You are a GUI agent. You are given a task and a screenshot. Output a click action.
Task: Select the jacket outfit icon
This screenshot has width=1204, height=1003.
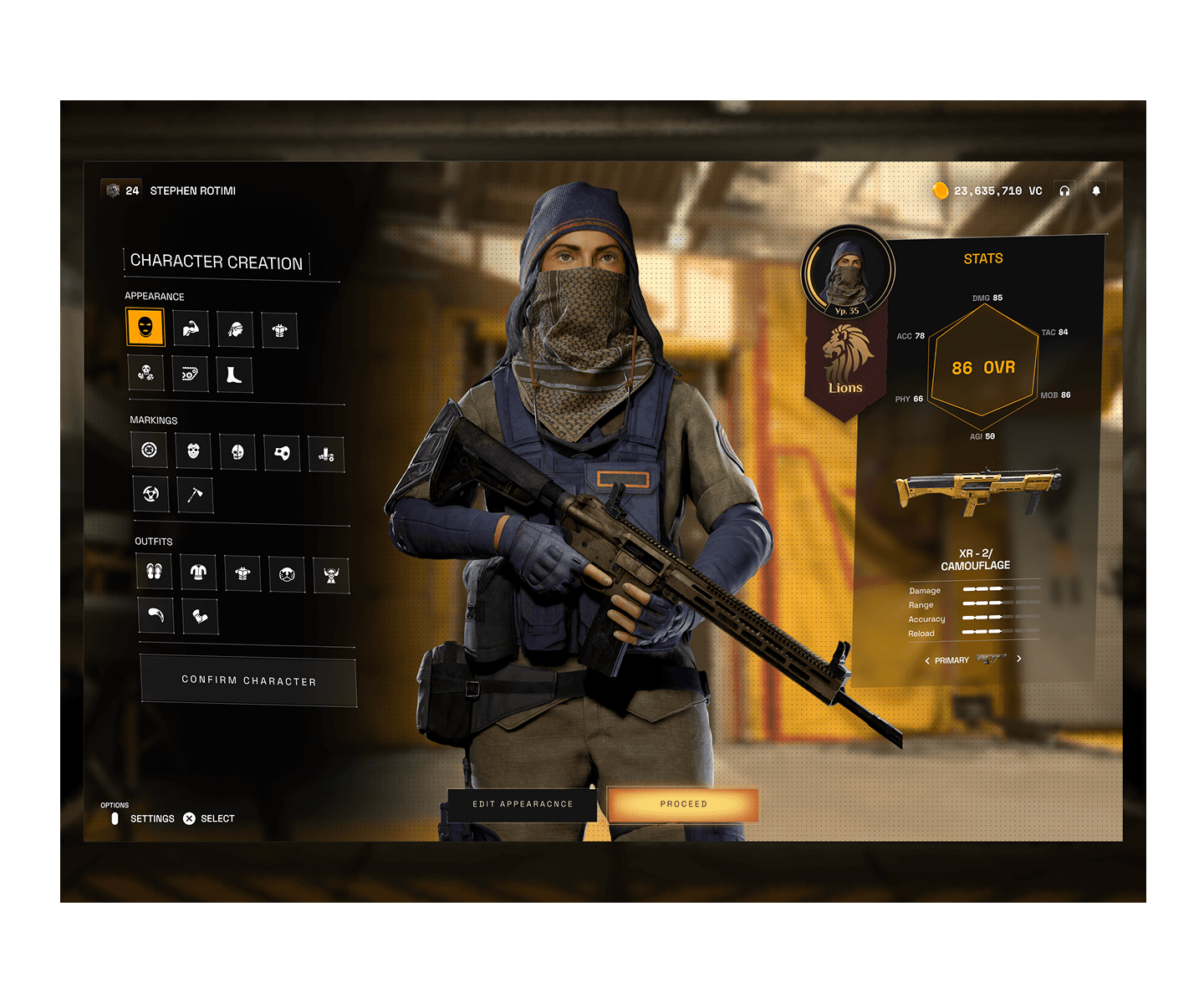[198, 572]
